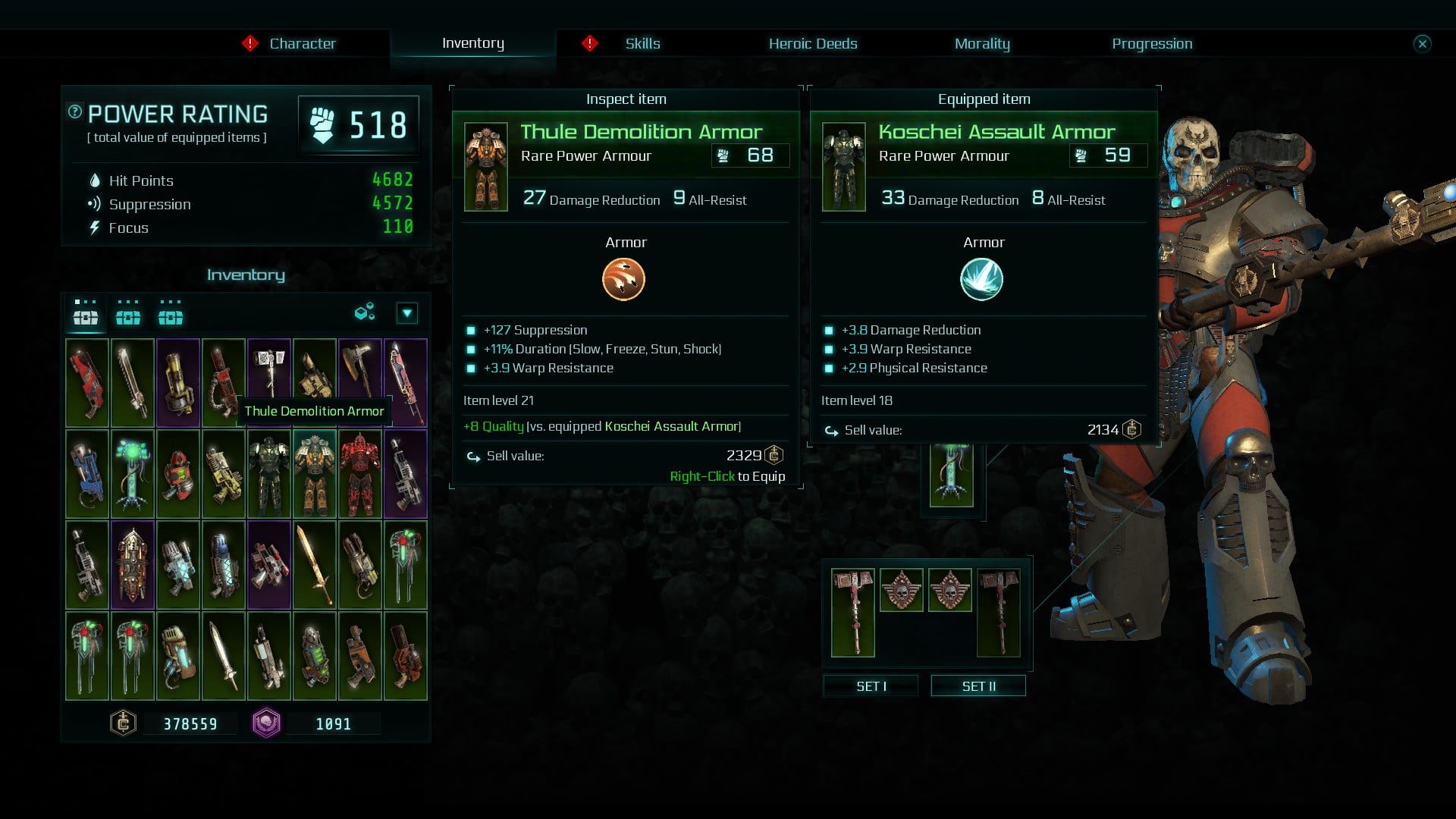Click the inventory cubes filter icon
The height and width of the screenshot is (819, 1456).
(365, 312)
